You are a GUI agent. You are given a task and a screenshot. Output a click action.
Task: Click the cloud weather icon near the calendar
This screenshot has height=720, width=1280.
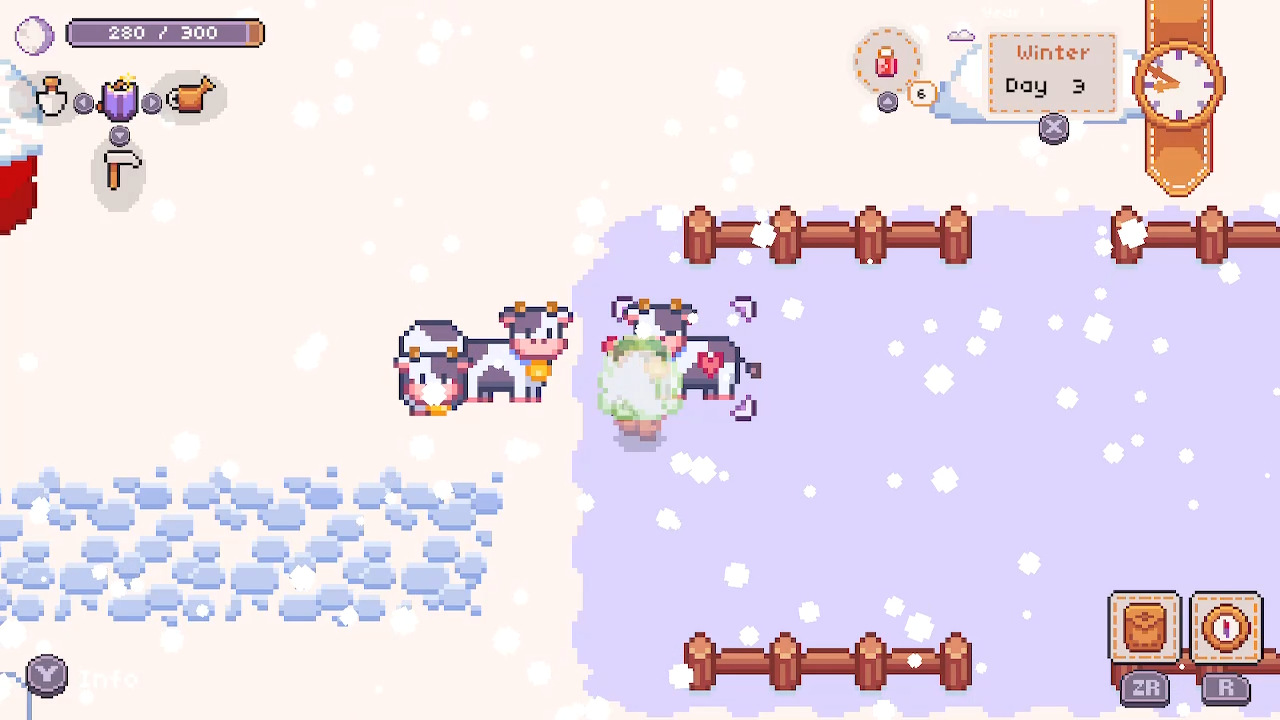(x=959, y=34)
